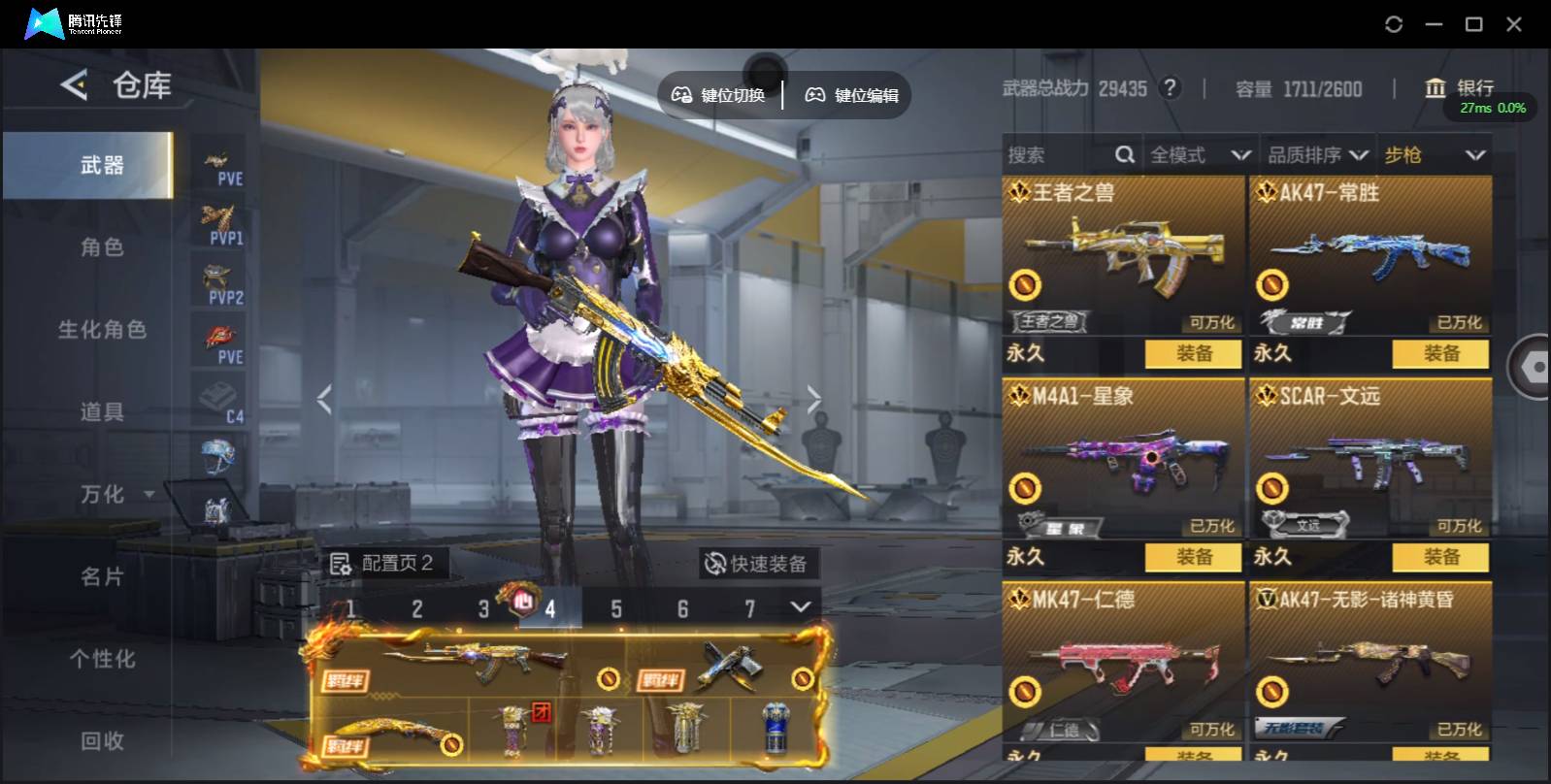Equip the 王者之兽 rifle
Viewport: 1551px width, 784px height.
click(x=1193, y=354)
